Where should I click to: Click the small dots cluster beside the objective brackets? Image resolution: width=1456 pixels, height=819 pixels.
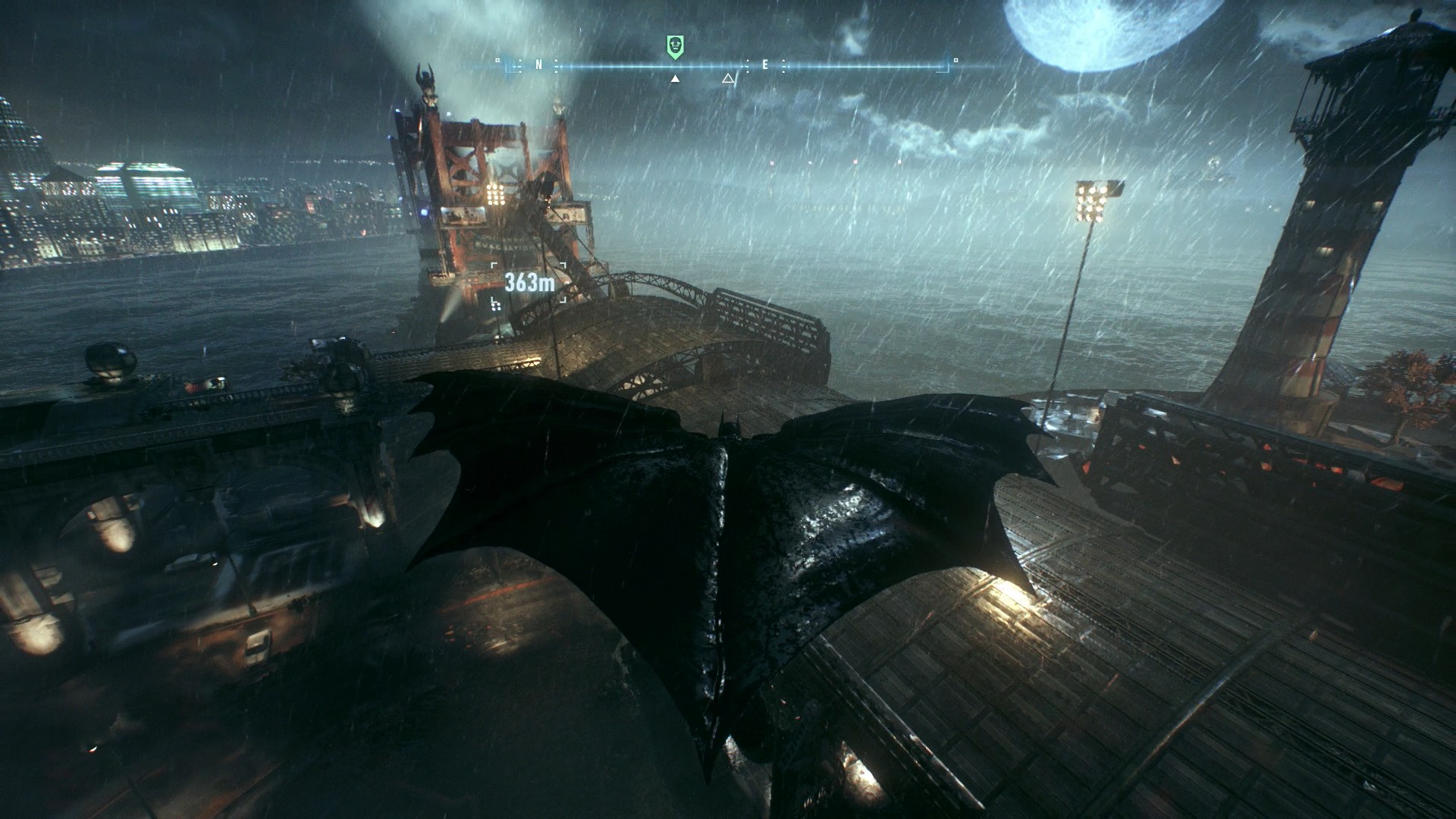click(496, 308)
